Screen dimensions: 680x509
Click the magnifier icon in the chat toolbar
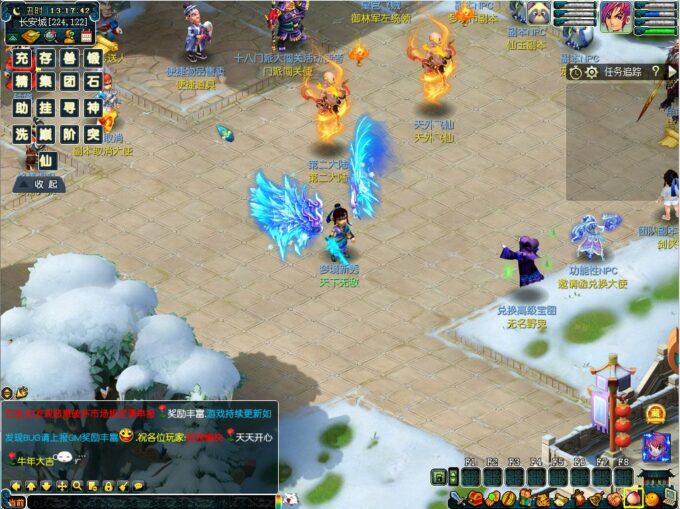(78, 486)
